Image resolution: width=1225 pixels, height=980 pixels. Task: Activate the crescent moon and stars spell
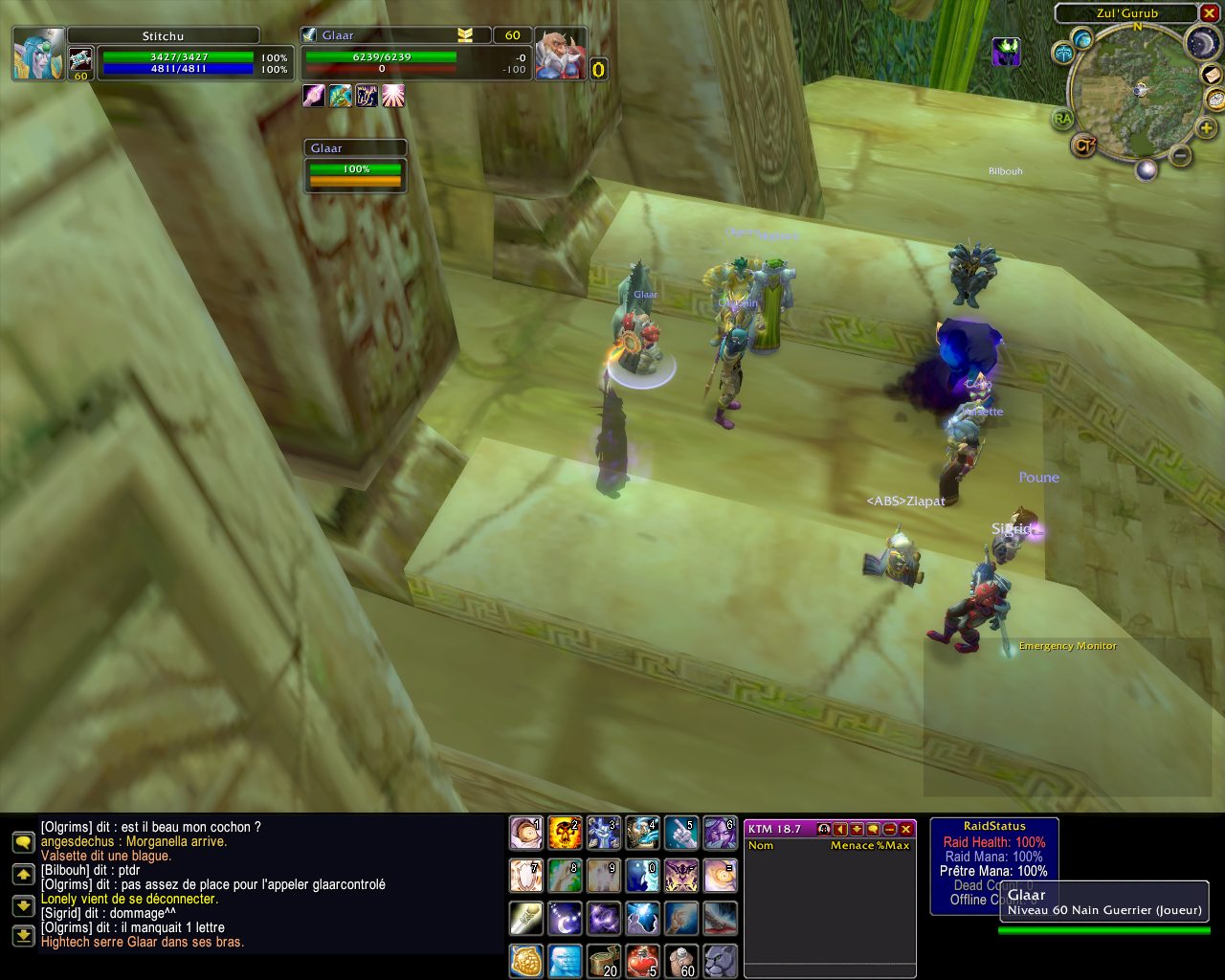[x=565, y=918]
